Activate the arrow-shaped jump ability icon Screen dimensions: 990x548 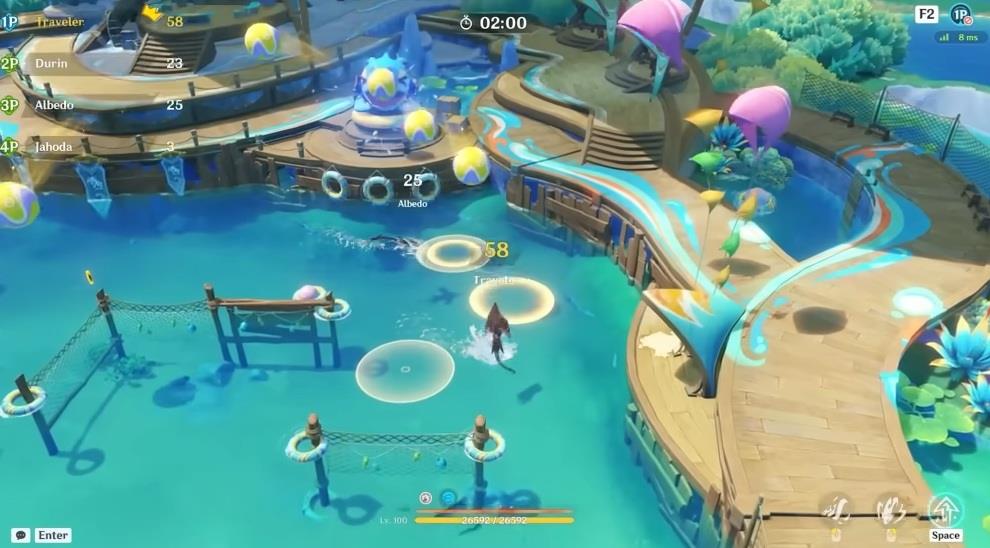945,510
